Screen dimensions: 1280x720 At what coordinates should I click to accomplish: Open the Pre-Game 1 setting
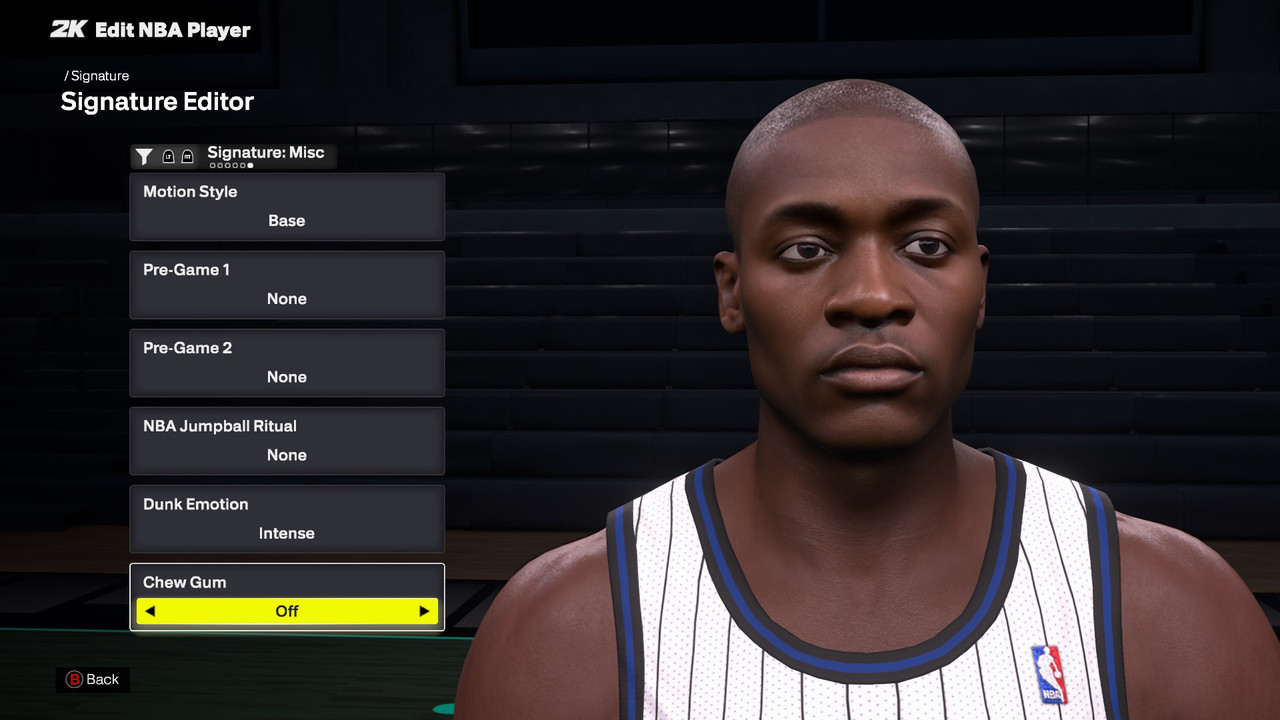coord(287,285)
